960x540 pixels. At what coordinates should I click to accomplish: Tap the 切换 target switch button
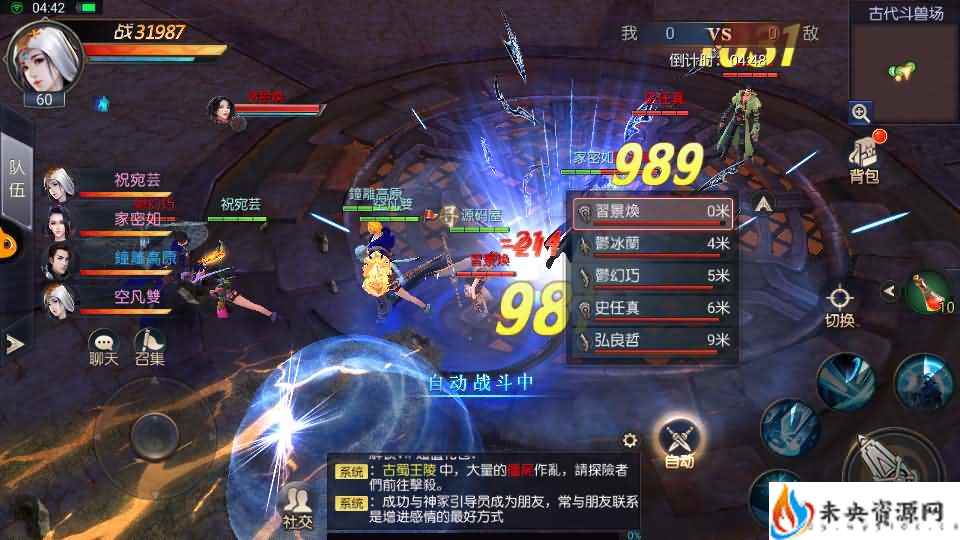point(840,305)
